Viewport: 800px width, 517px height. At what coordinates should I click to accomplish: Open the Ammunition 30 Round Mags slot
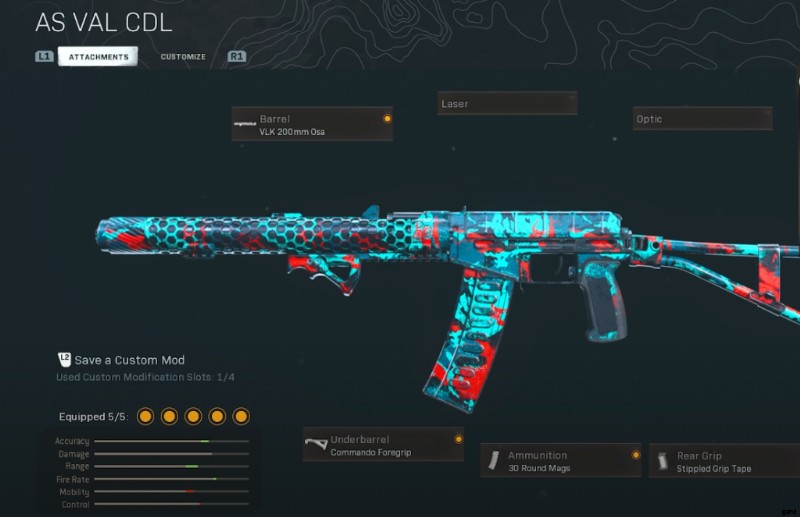[x=560, y=461]
